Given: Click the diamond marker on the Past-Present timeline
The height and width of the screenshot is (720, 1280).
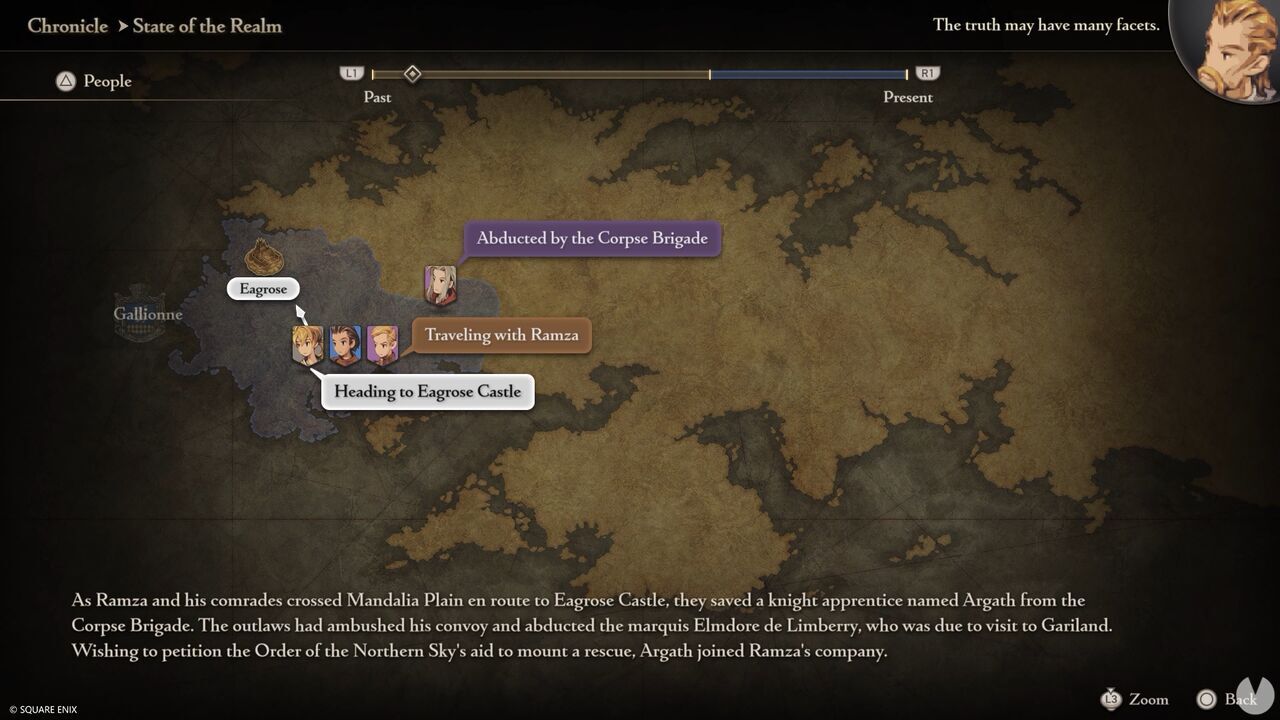Looking at the screenshot, I should 413,73.
